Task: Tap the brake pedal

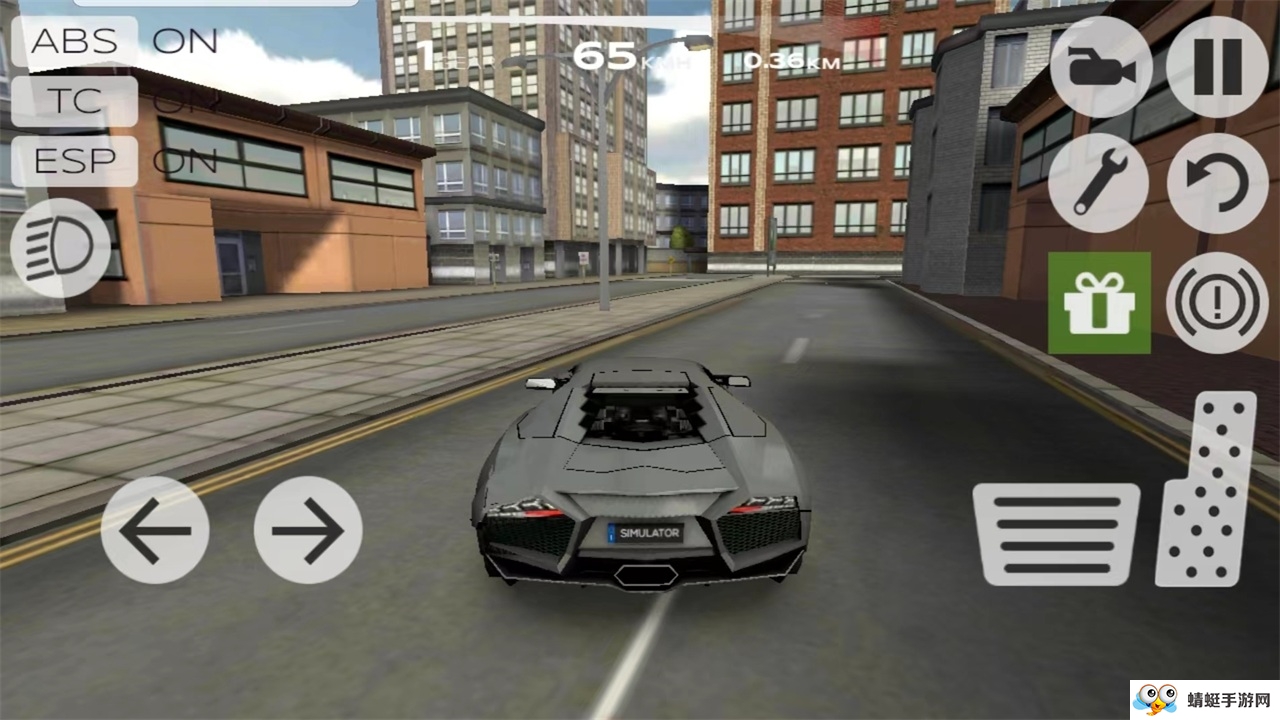Action: click(1057, 534)
